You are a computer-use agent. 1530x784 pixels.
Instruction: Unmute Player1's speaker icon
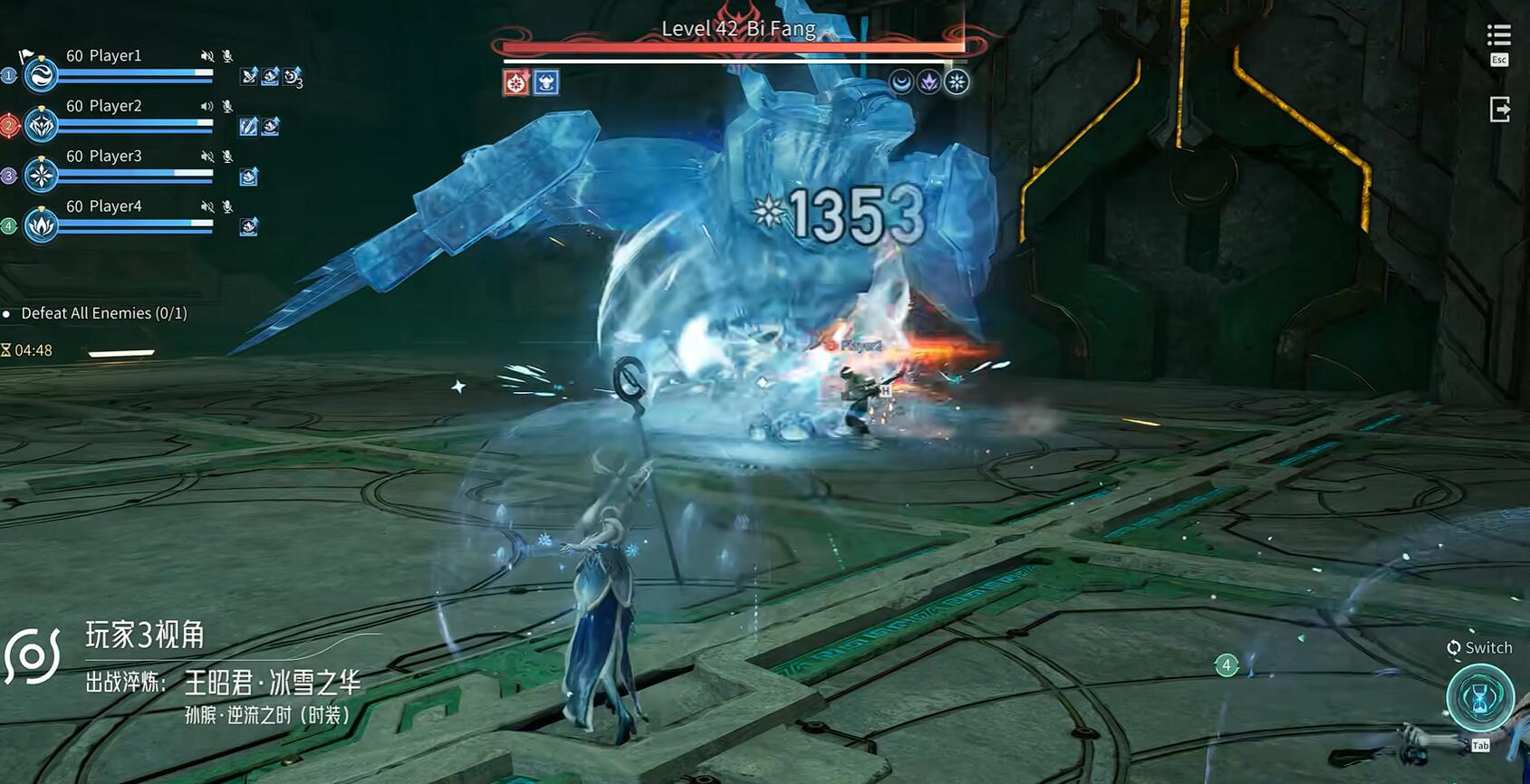pos(207,56)
